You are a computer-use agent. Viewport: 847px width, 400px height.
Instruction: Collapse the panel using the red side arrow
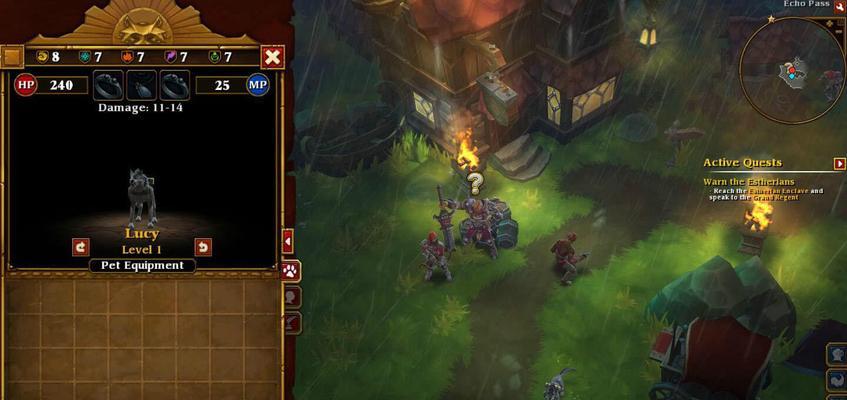(288, 241)
